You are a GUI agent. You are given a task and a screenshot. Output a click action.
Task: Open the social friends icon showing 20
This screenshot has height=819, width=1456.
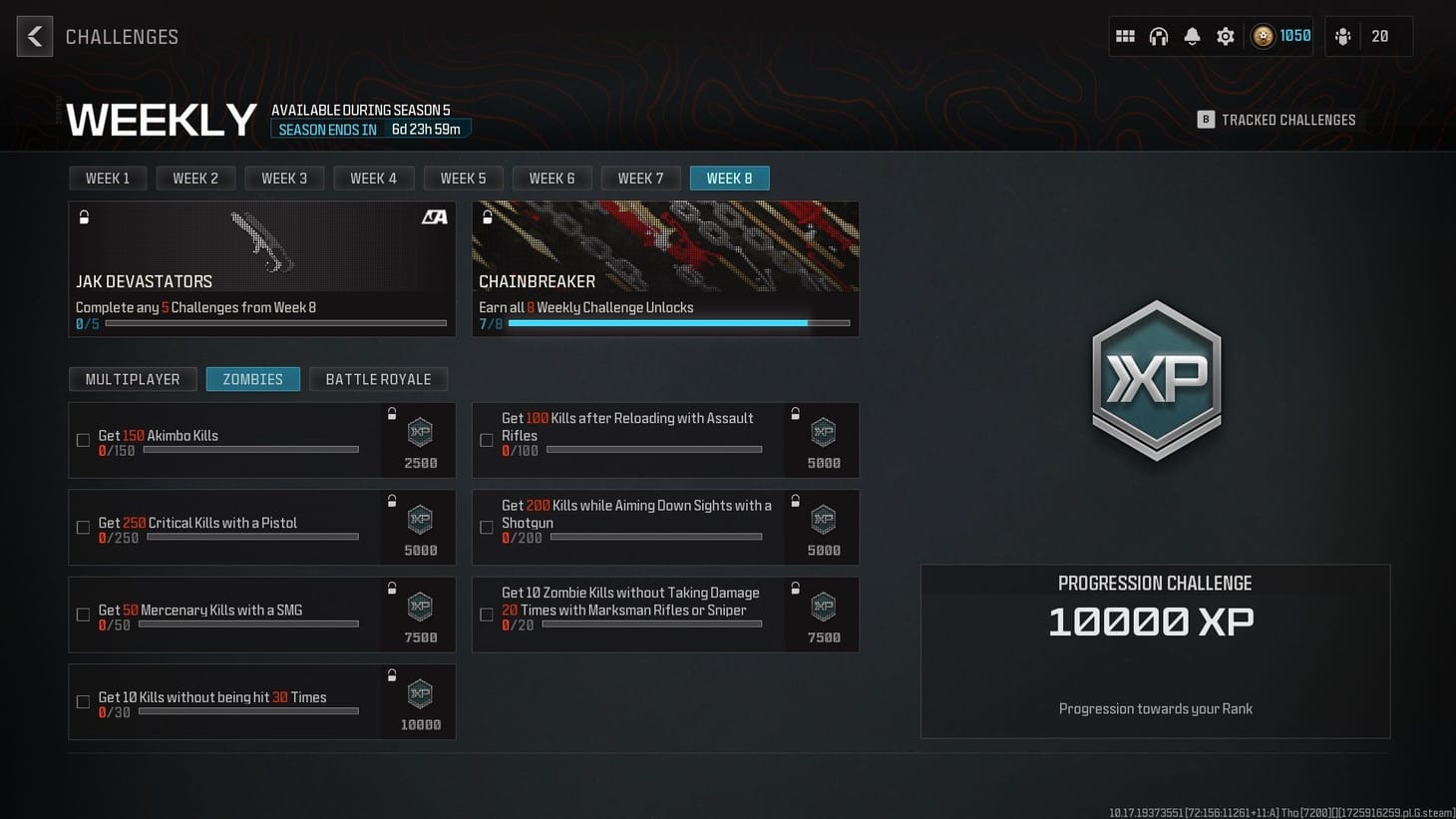1343,36
